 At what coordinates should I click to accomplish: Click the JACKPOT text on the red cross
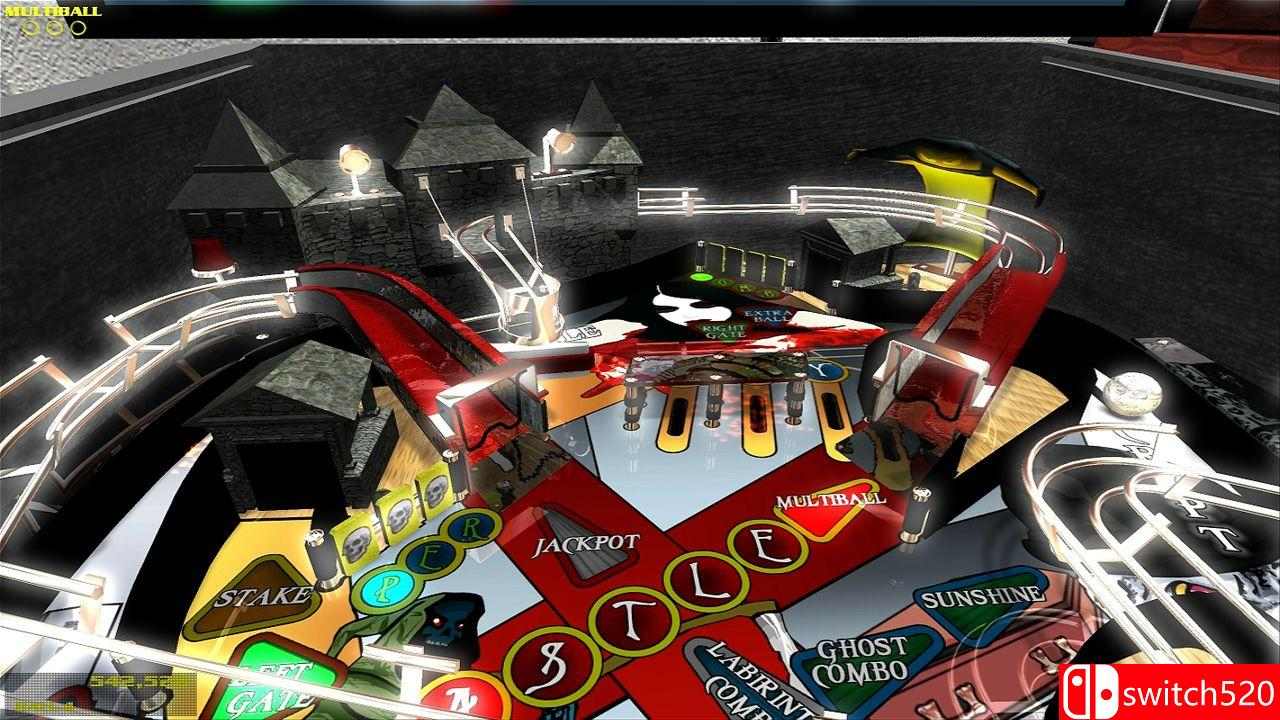coord(586,543)
